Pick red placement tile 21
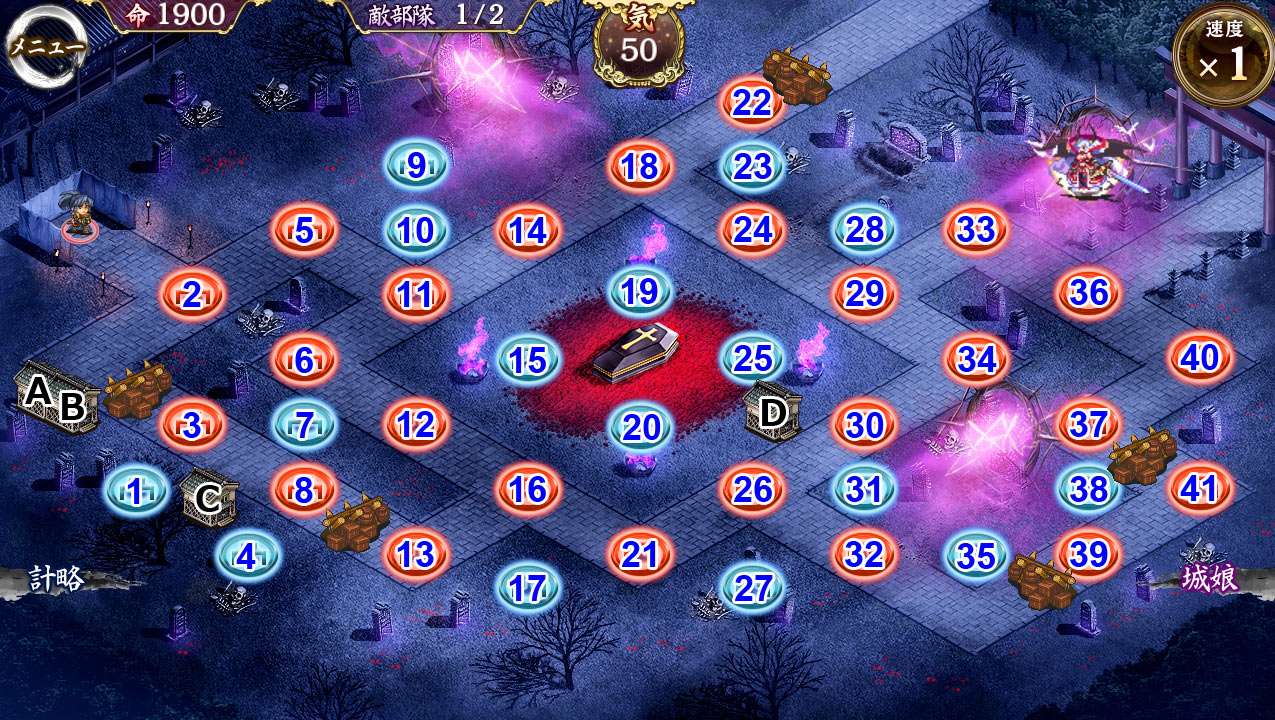 click(640, 555)
